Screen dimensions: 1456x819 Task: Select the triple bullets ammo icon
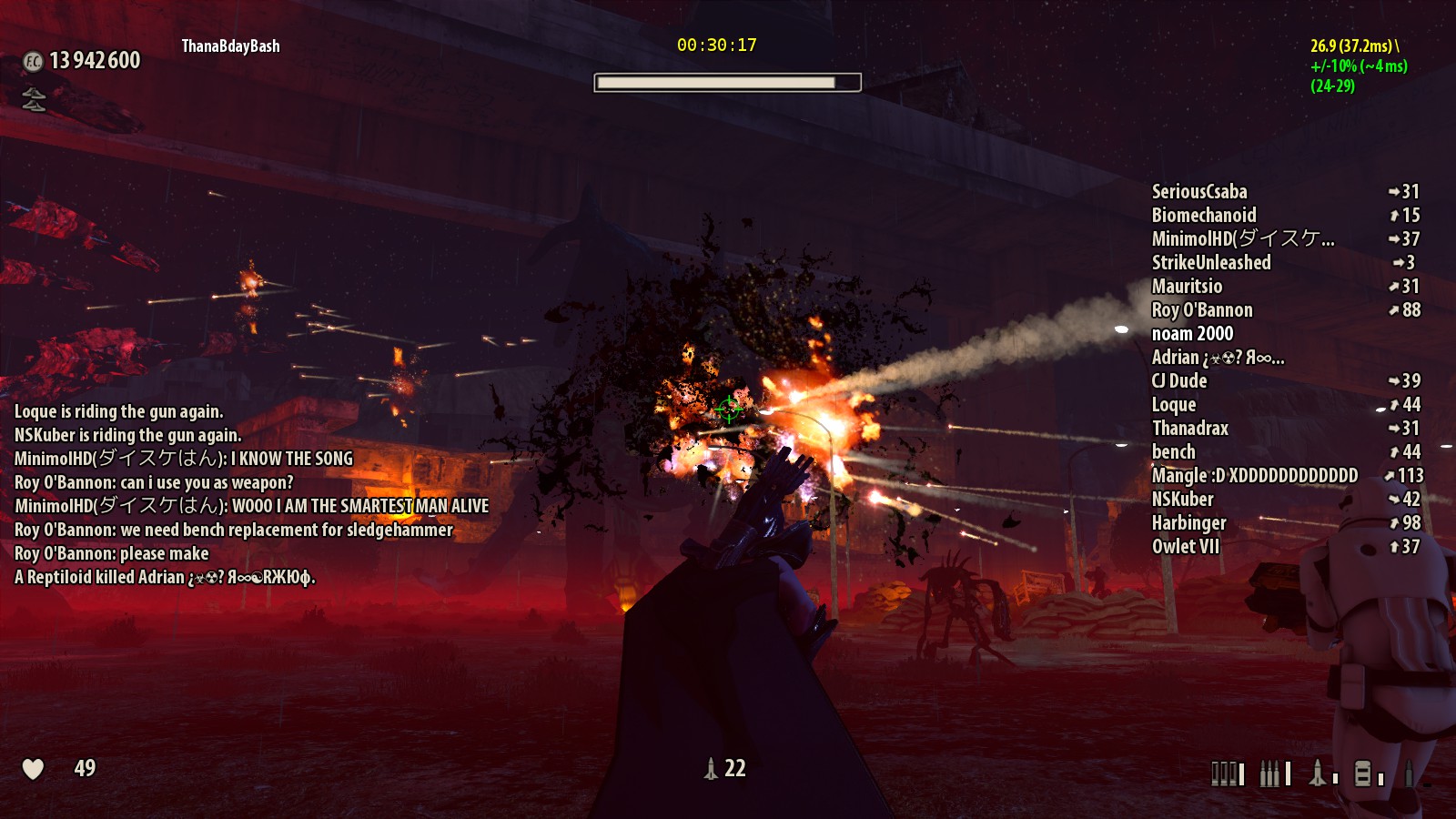pos(1270,773)
